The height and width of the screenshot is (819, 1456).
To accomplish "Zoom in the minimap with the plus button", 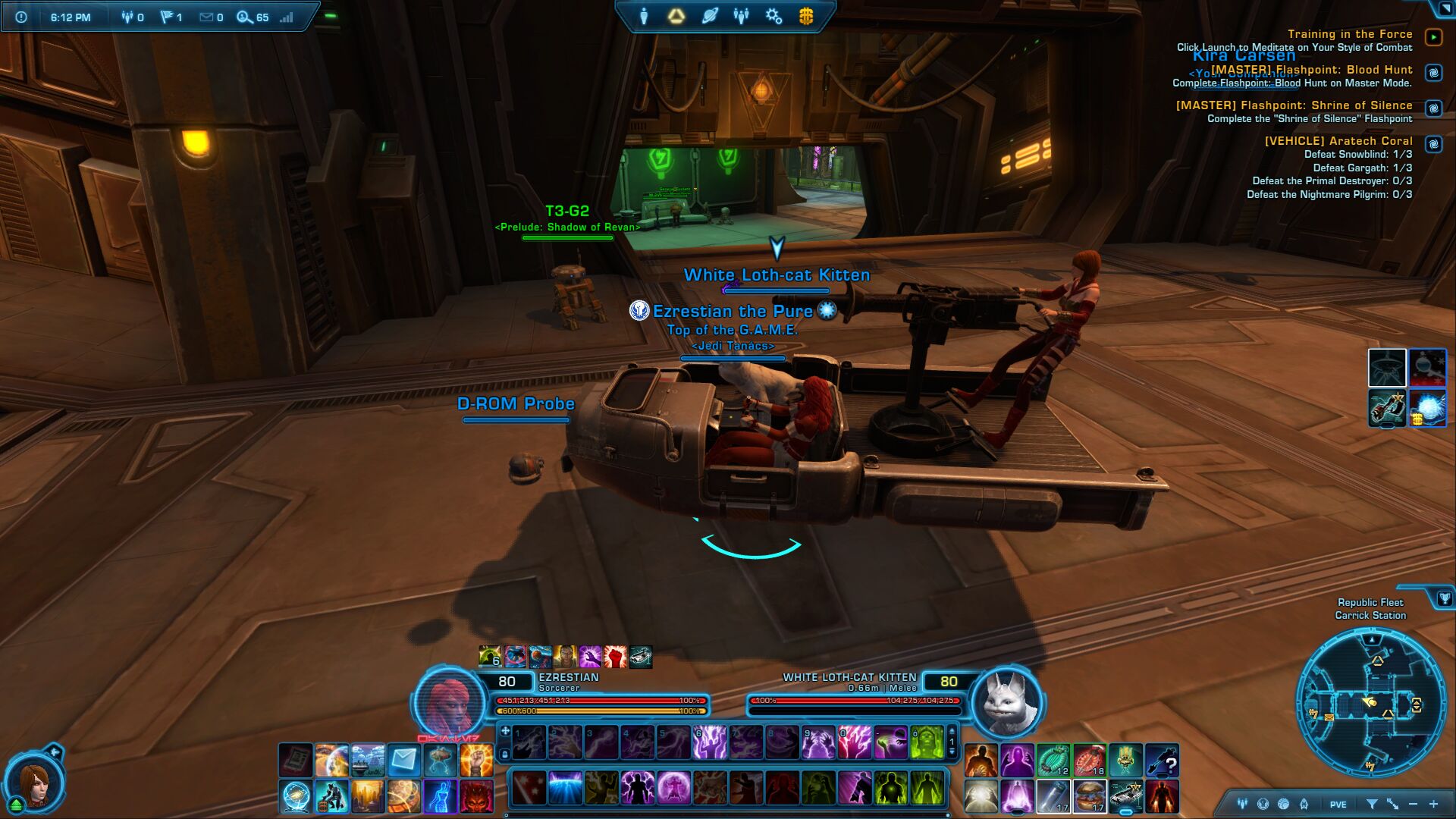I will [x=1433, y=804].
